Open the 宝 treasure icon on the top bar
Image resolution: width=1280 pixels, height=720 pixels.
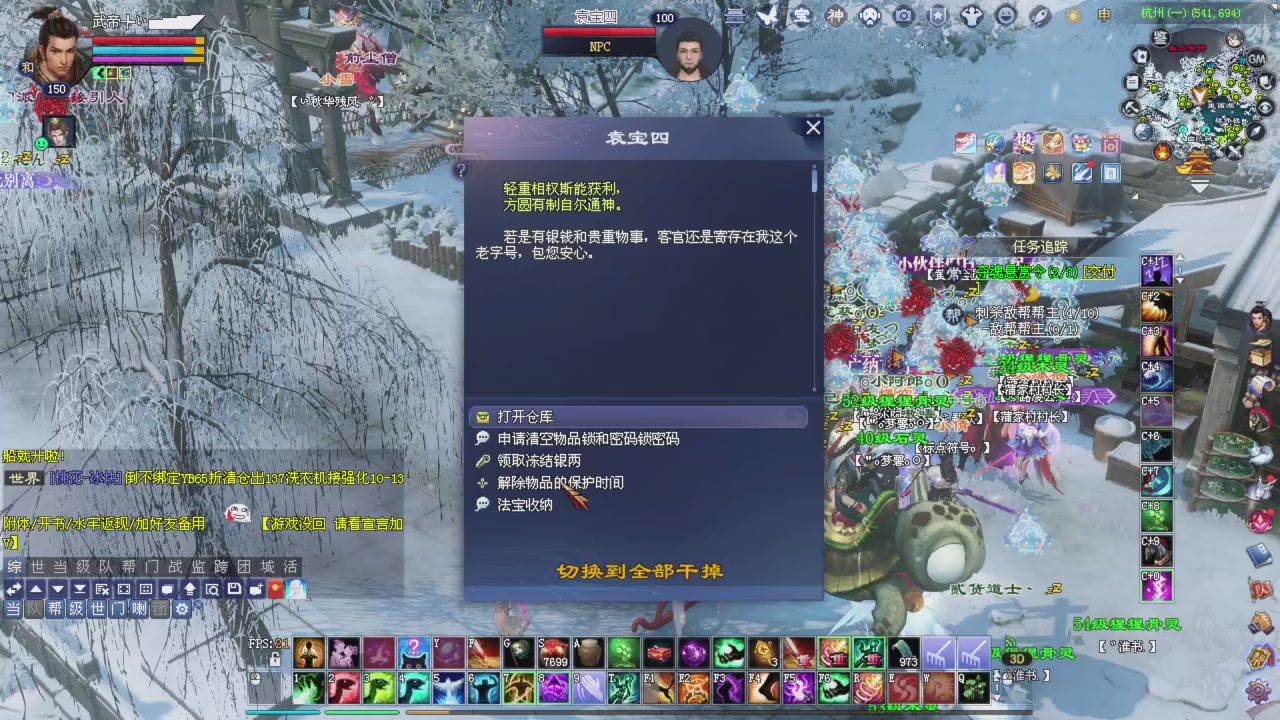[802, 17]
